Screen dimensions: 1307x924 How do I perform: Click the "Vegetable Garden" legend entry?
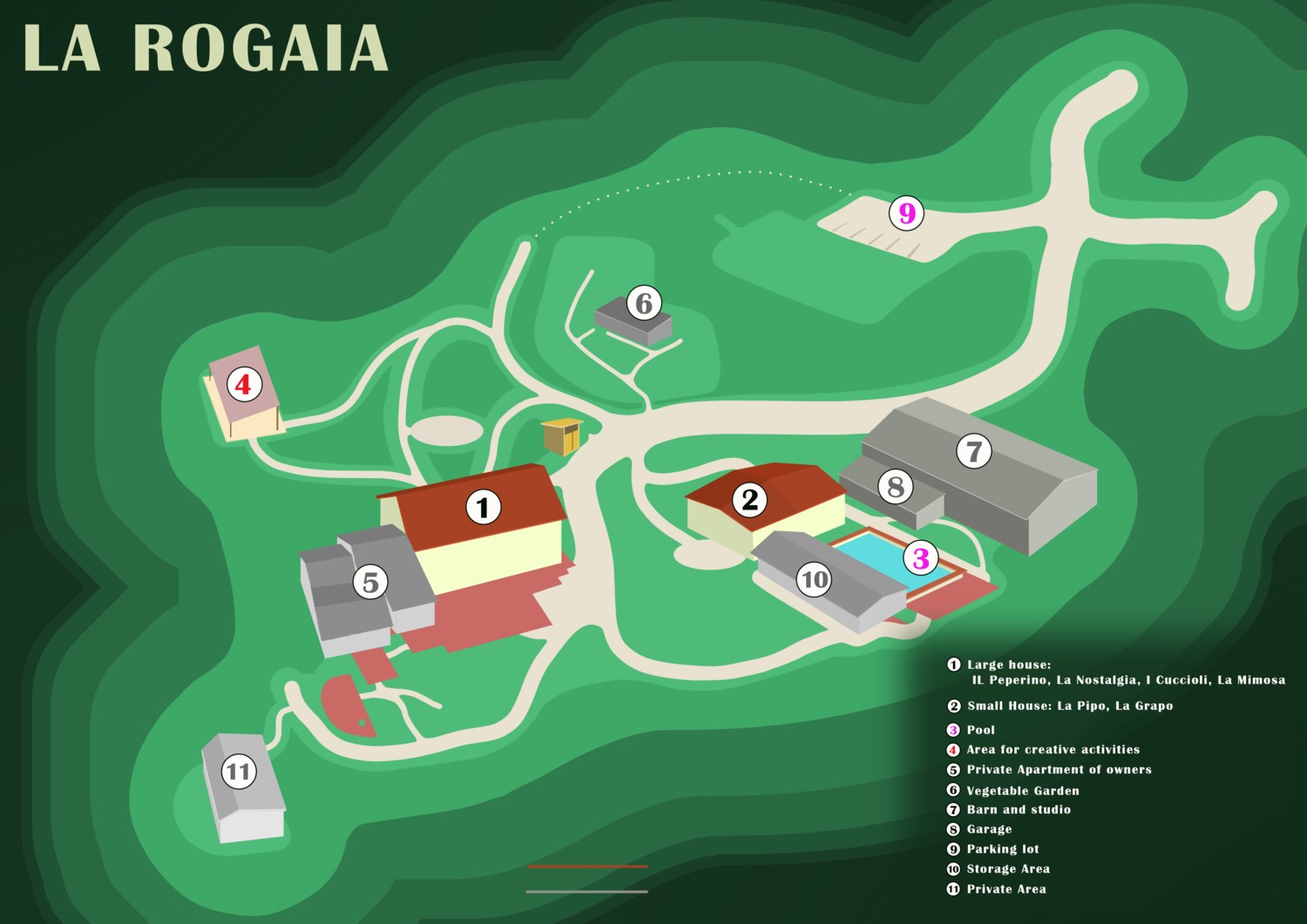(1023, 791)
